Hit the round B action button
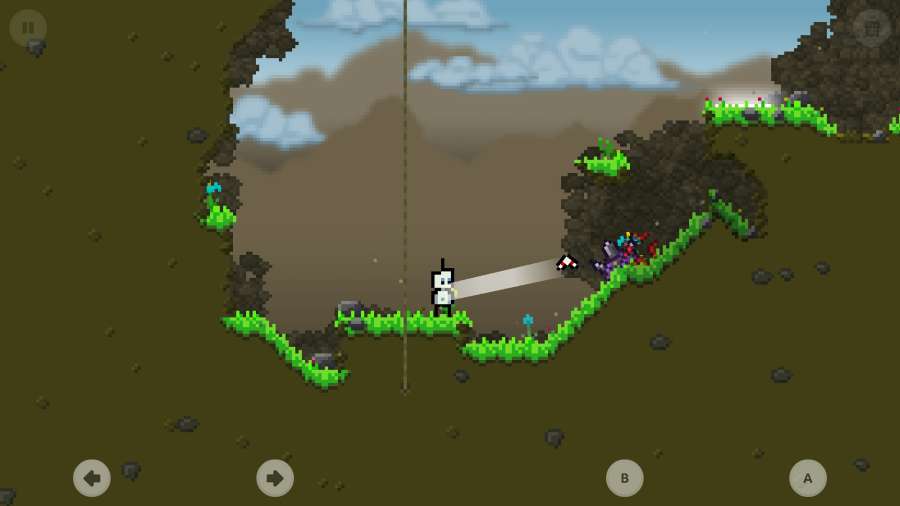This screenshot has height=506, width=900. click(625, 478)
